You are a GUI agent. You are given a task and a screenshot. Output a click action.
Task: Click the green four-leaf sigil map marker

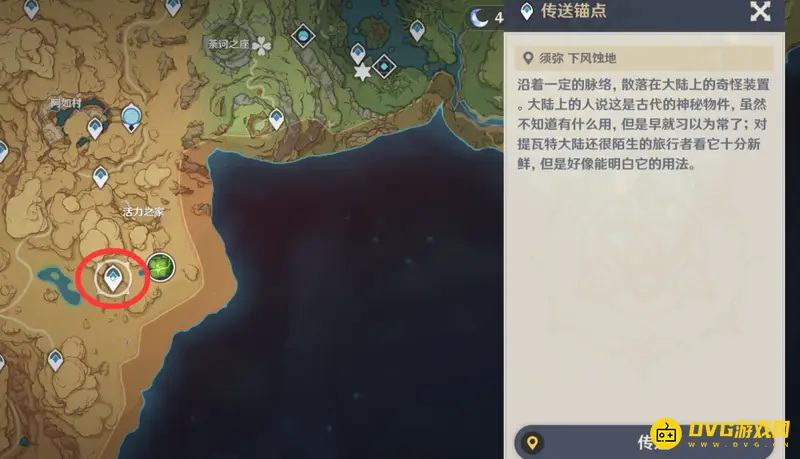(x=160, y=267)
